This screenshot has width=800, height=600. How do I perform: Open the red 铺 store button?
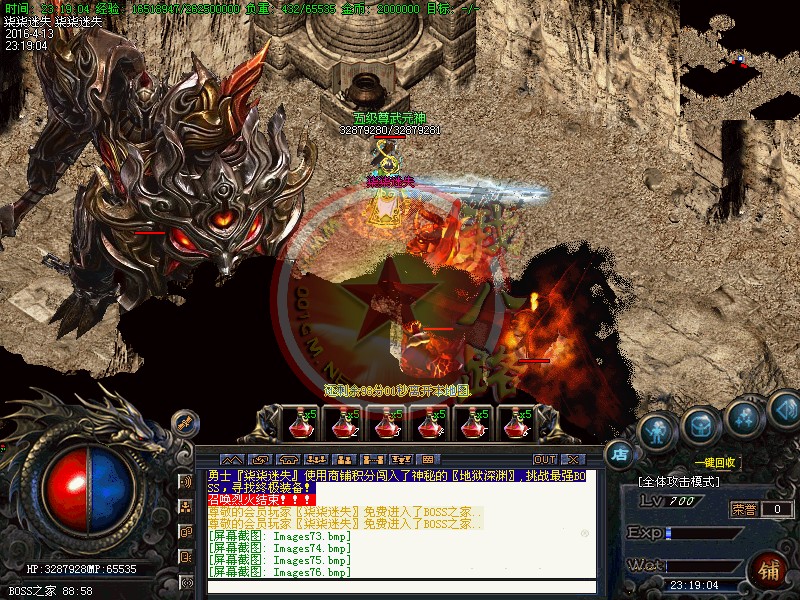(x=769, y=571)
